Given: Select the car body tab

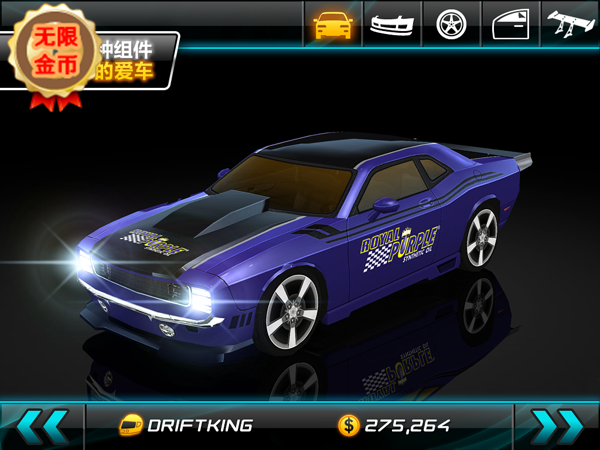Looking at the screenshot, I should pos(333,24).
